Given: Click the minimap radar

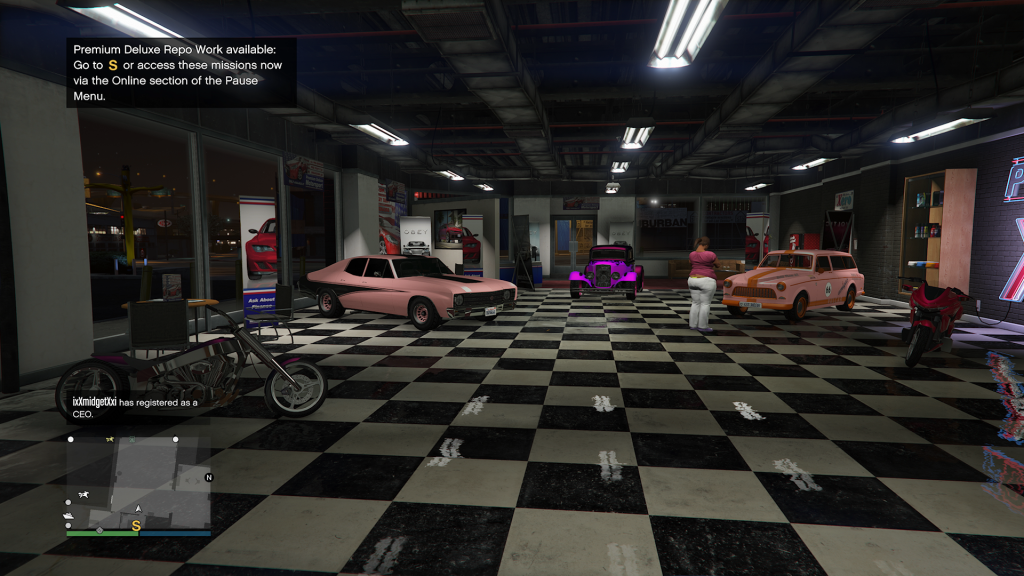Looking at the screenshot, I should (139, 482).
